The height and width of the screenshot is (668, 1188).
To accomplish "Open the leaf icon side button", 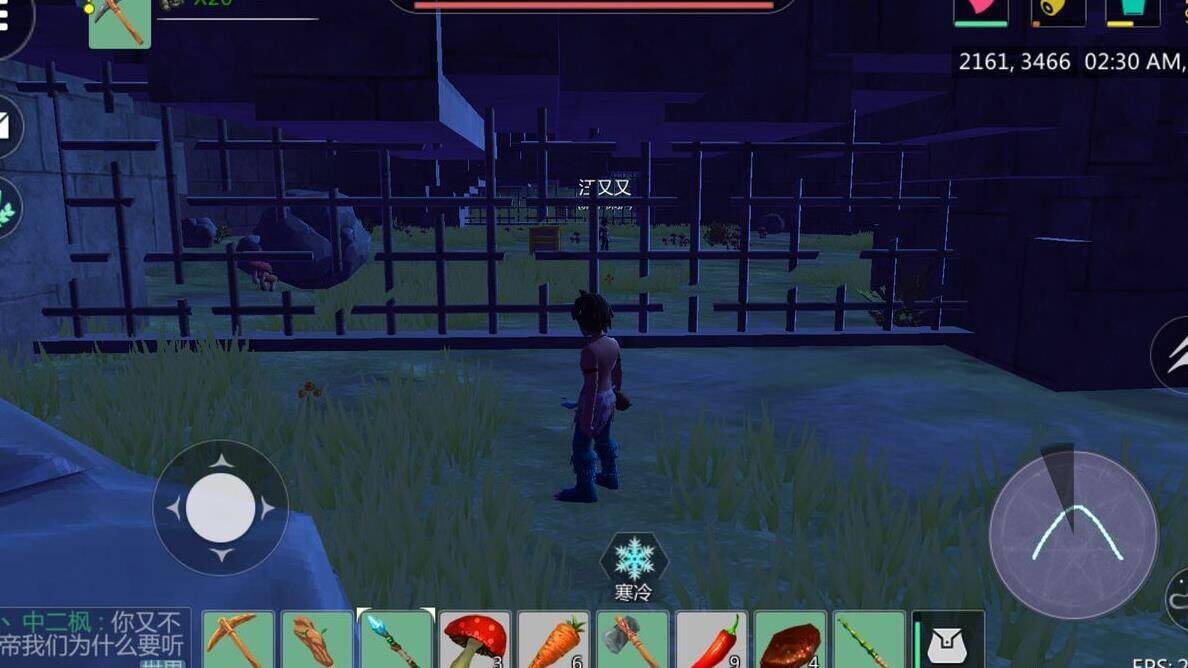I will click(8, 208).
